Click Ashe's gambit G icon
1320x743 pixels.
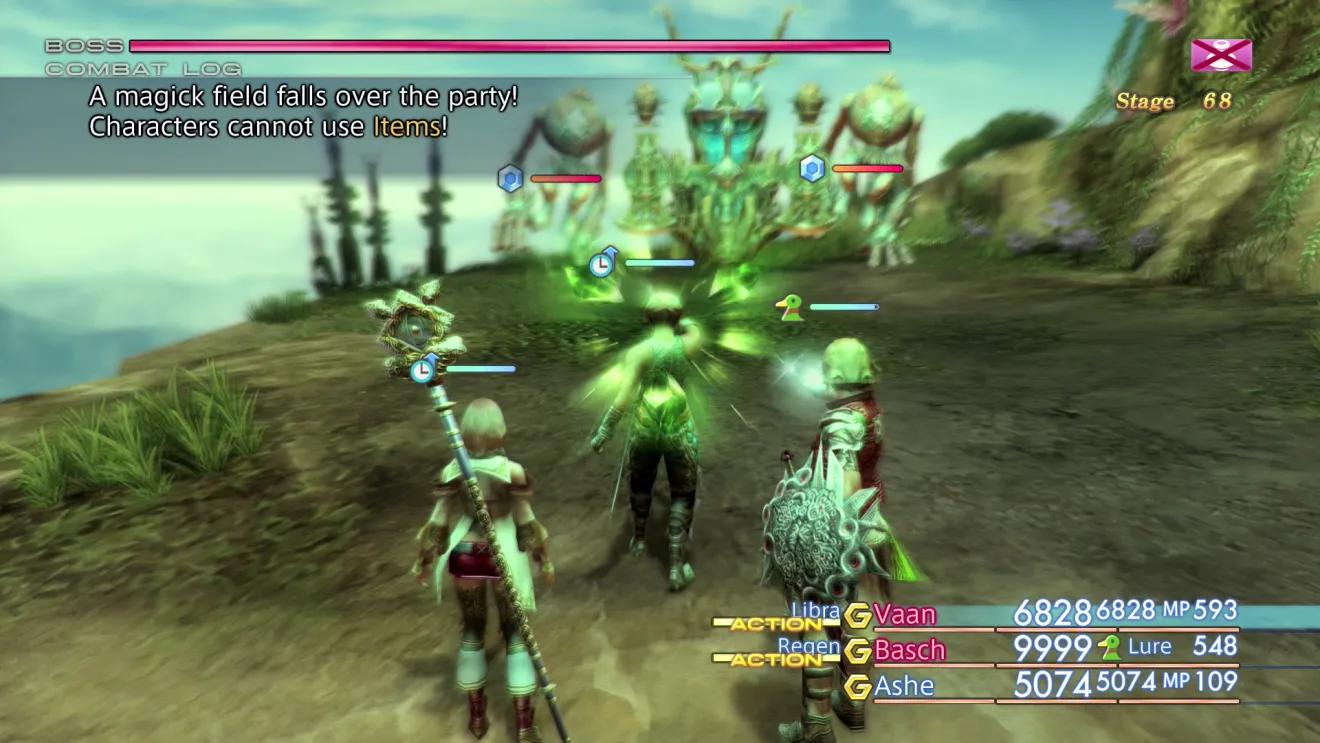coord(857,687)
